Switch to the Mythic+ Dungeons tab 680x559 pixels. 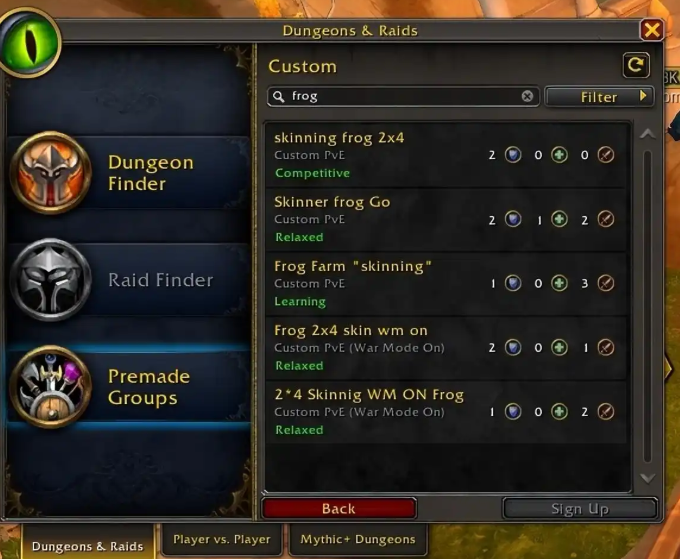[357, 540]
